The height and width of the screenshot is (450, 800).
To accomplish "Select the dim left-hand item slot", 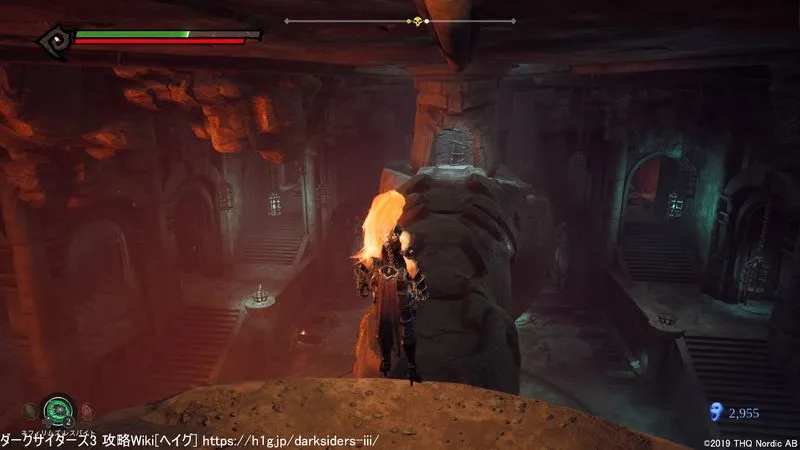I will (28, 410).
